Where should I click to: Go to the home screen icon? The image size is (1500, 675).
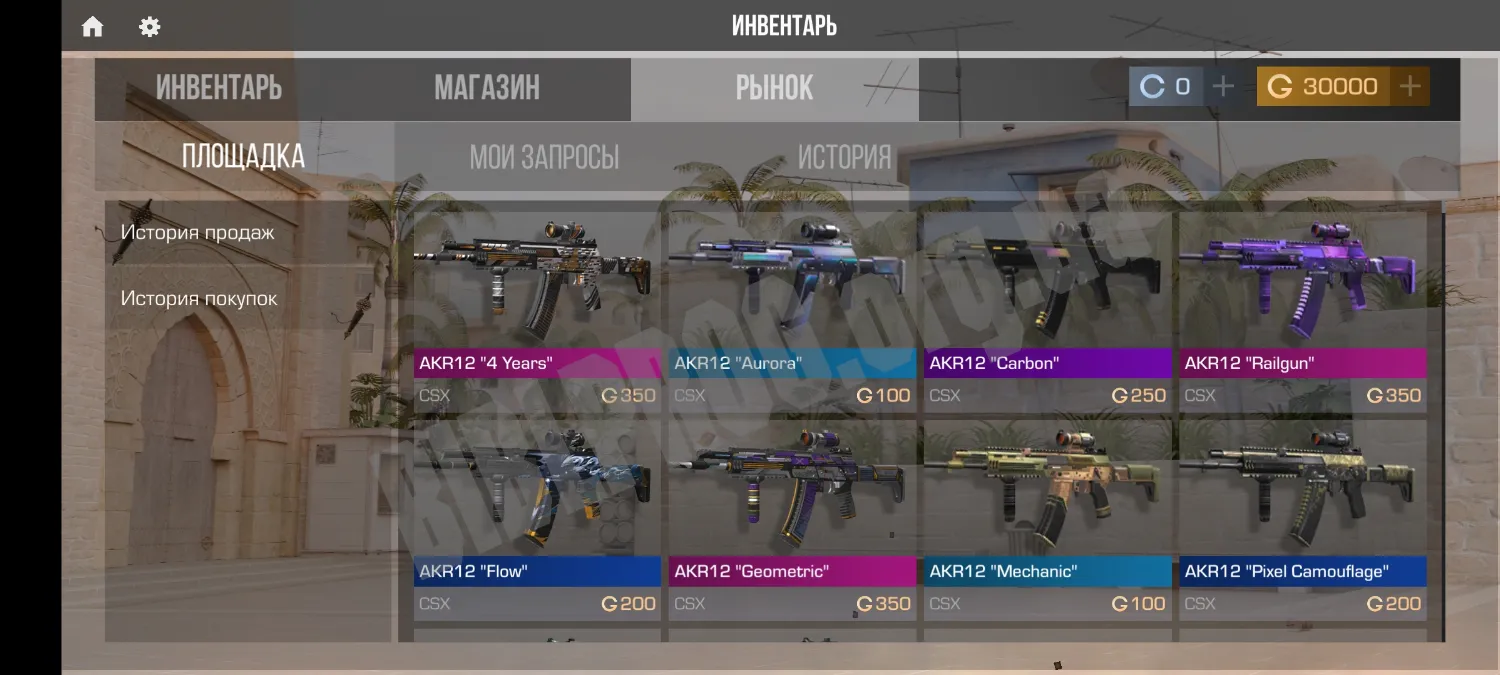pos(92,27)
